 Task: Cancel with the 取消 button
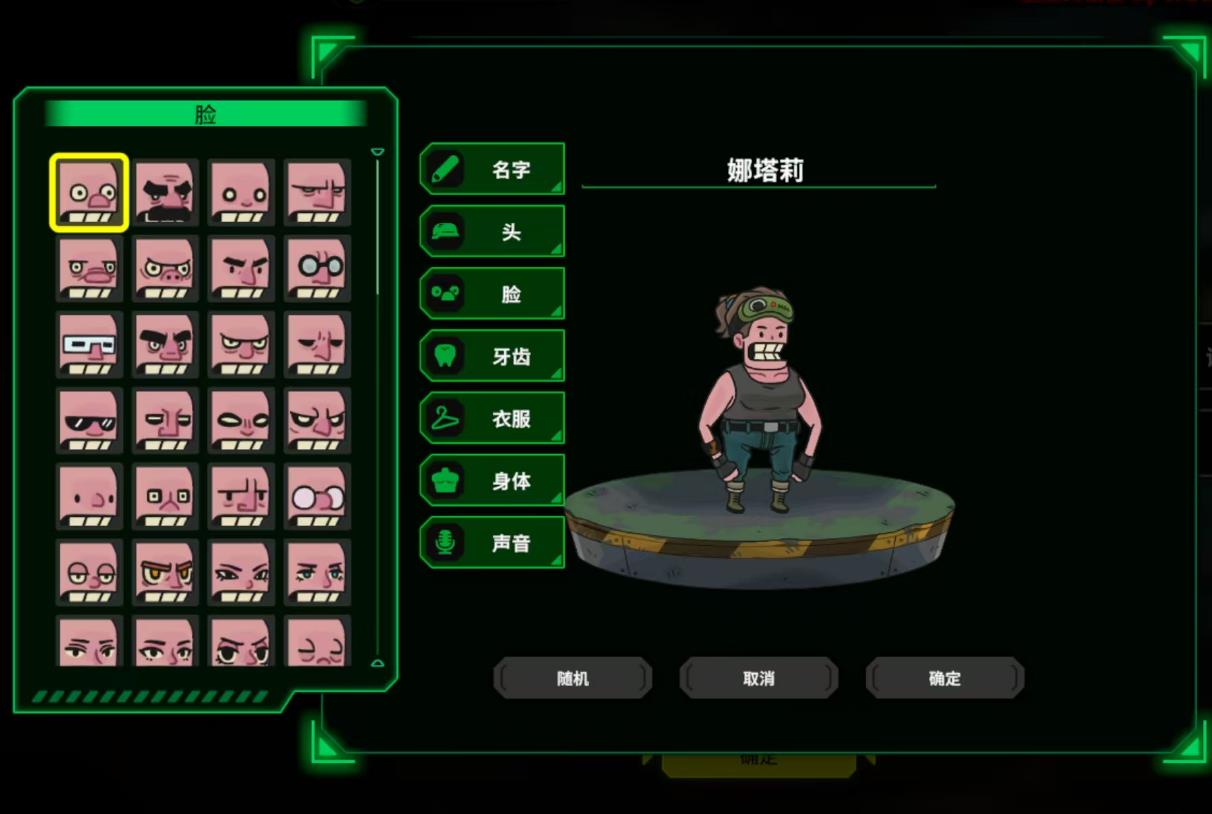759,678
